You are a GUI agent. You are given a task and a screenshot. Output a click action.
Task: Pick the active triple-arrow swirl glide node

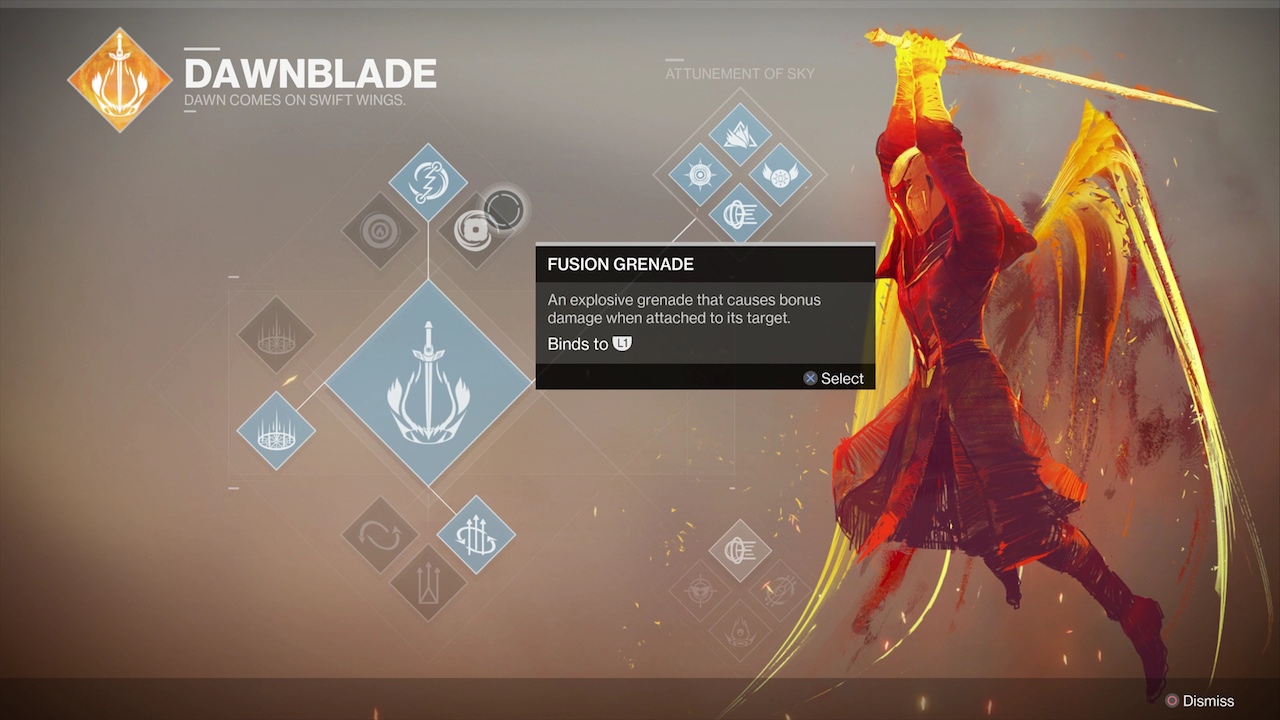coord(476,535)
